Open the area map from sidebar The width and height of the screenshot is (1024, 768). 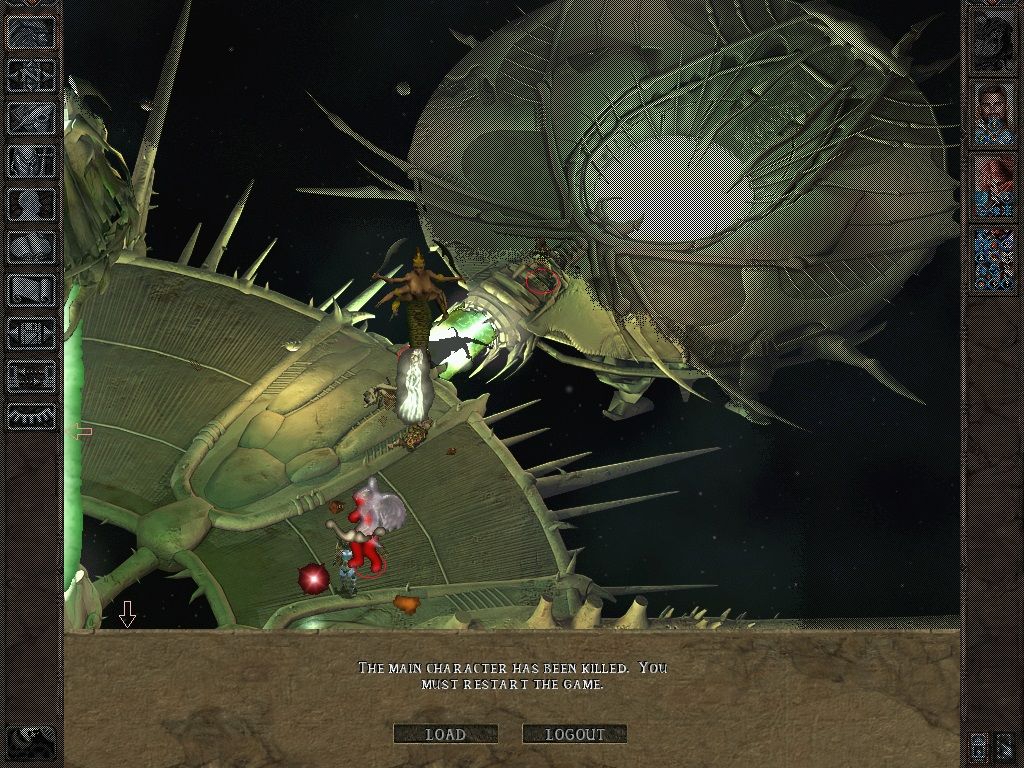tap(32, 75)
